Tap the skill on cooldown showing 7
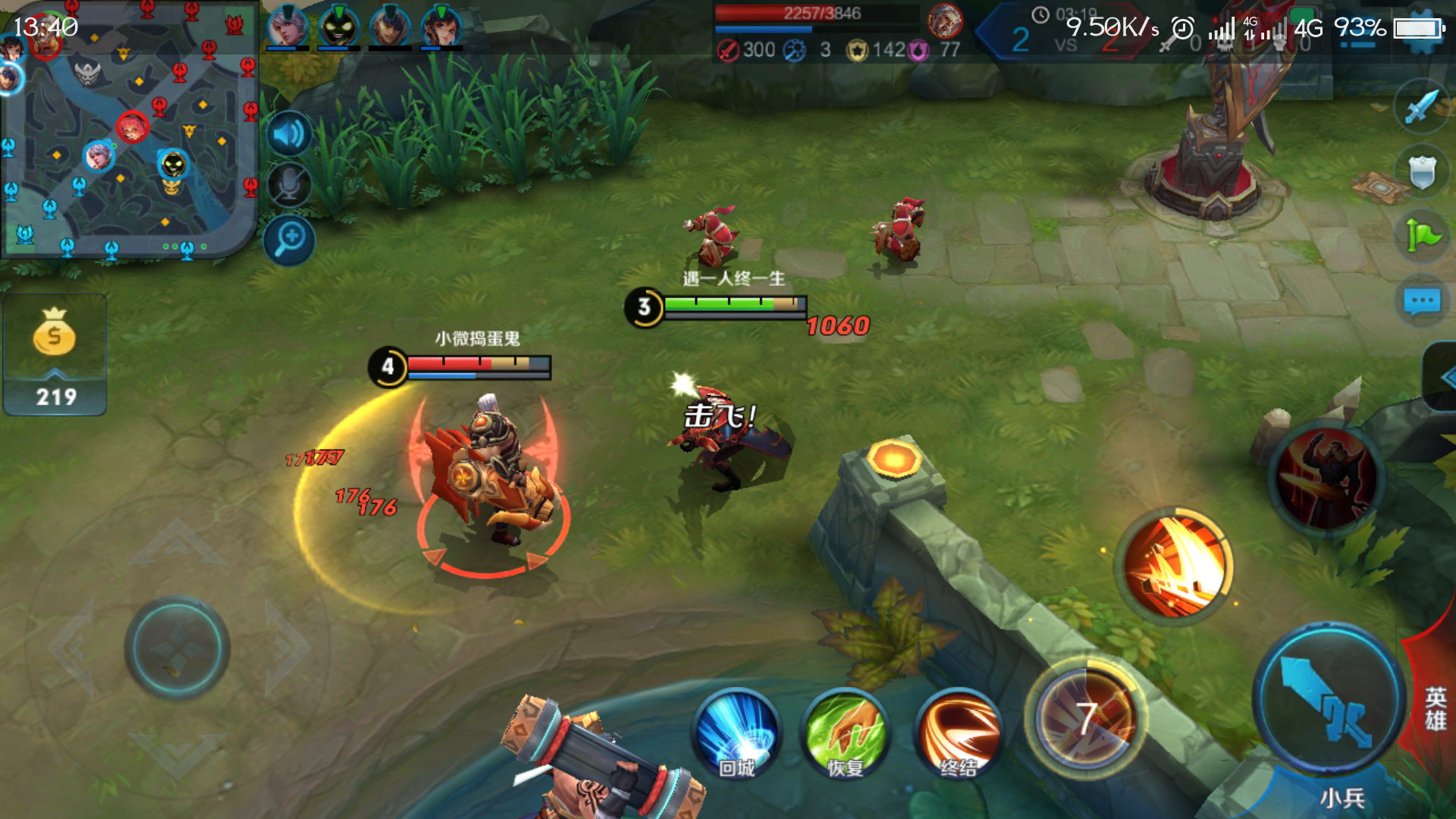The width and height of the screenshot is (1456, 819). (1086, 717)
